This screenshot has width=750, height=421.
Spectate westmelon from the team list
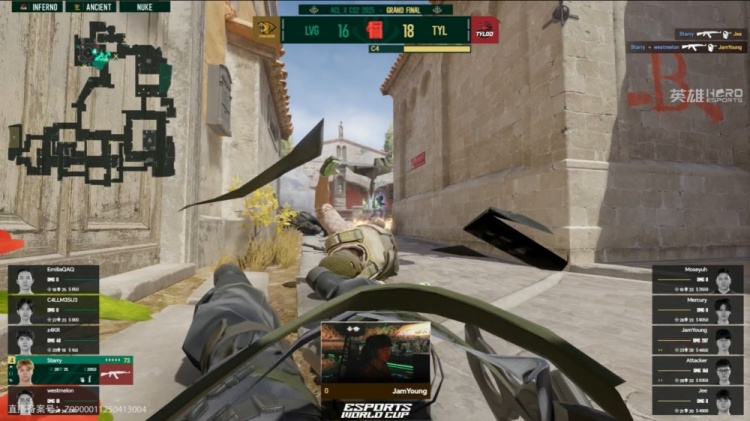pos(53,400)
